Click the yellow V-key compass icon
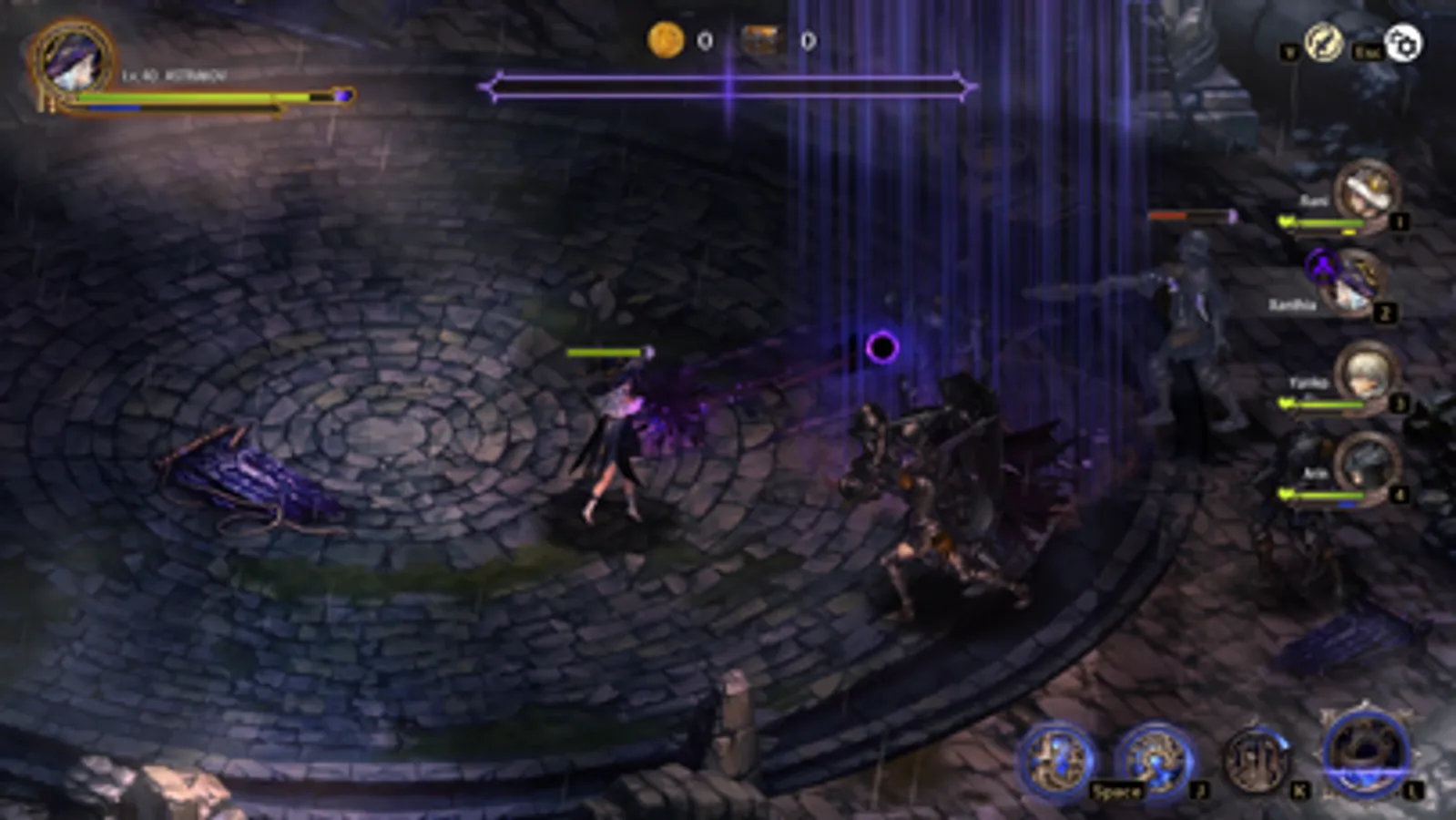Screen dimensions: 1456x820 [x=1322, y=42]
